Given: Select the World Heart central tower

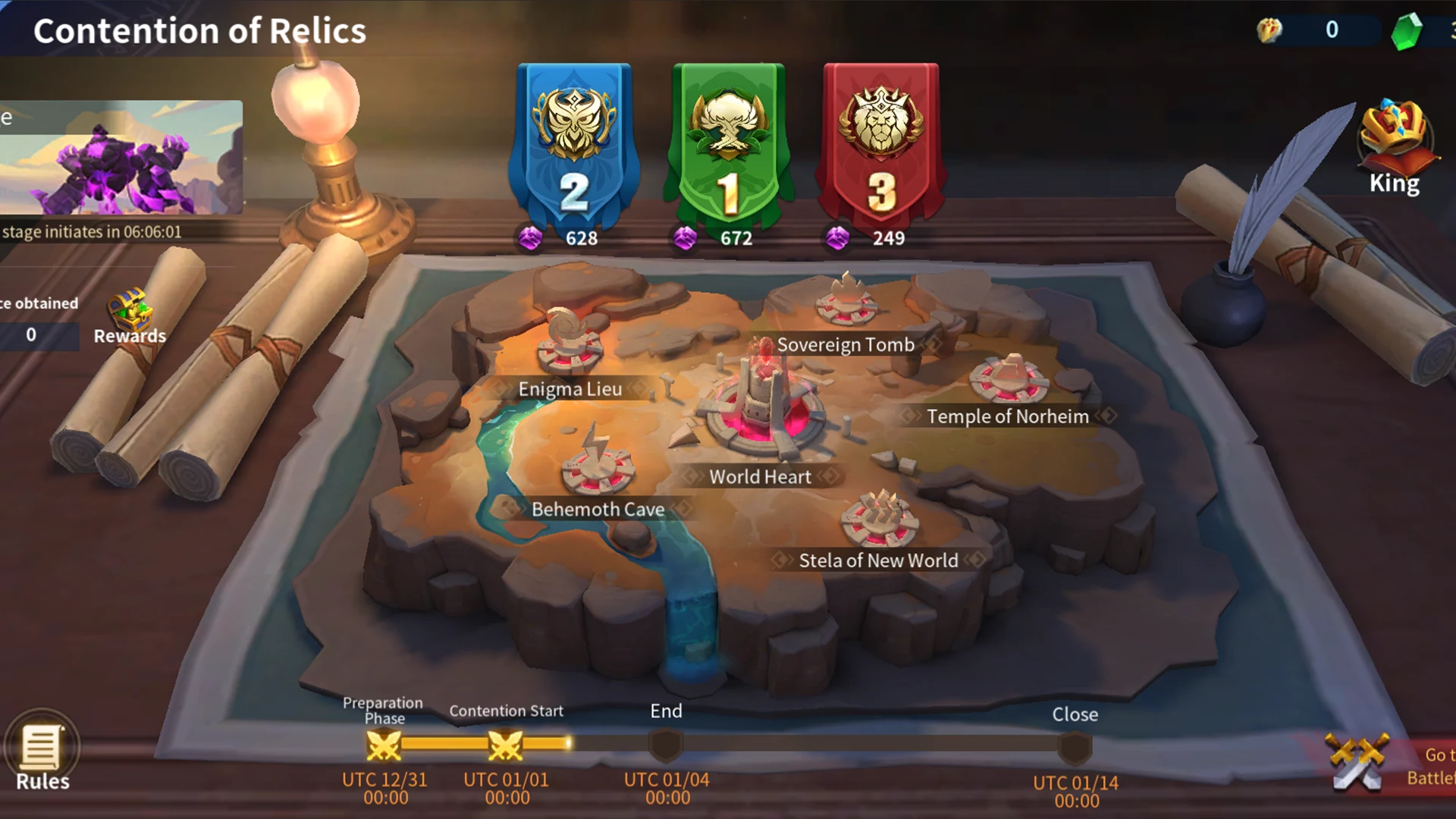Looking at the screenshot, I should [761, 409].
